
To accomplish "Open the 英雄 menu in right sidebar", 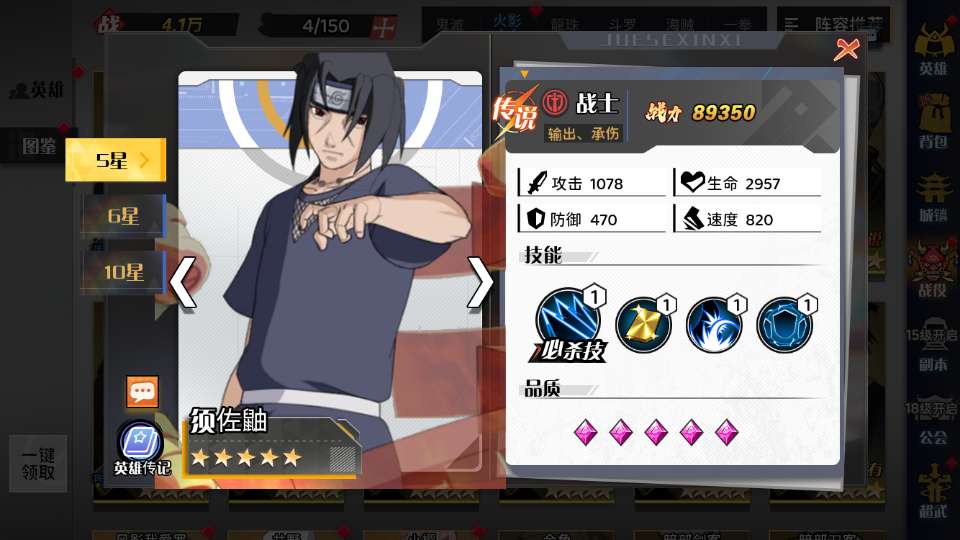I will pyautogui.click(x=932, y=50).
